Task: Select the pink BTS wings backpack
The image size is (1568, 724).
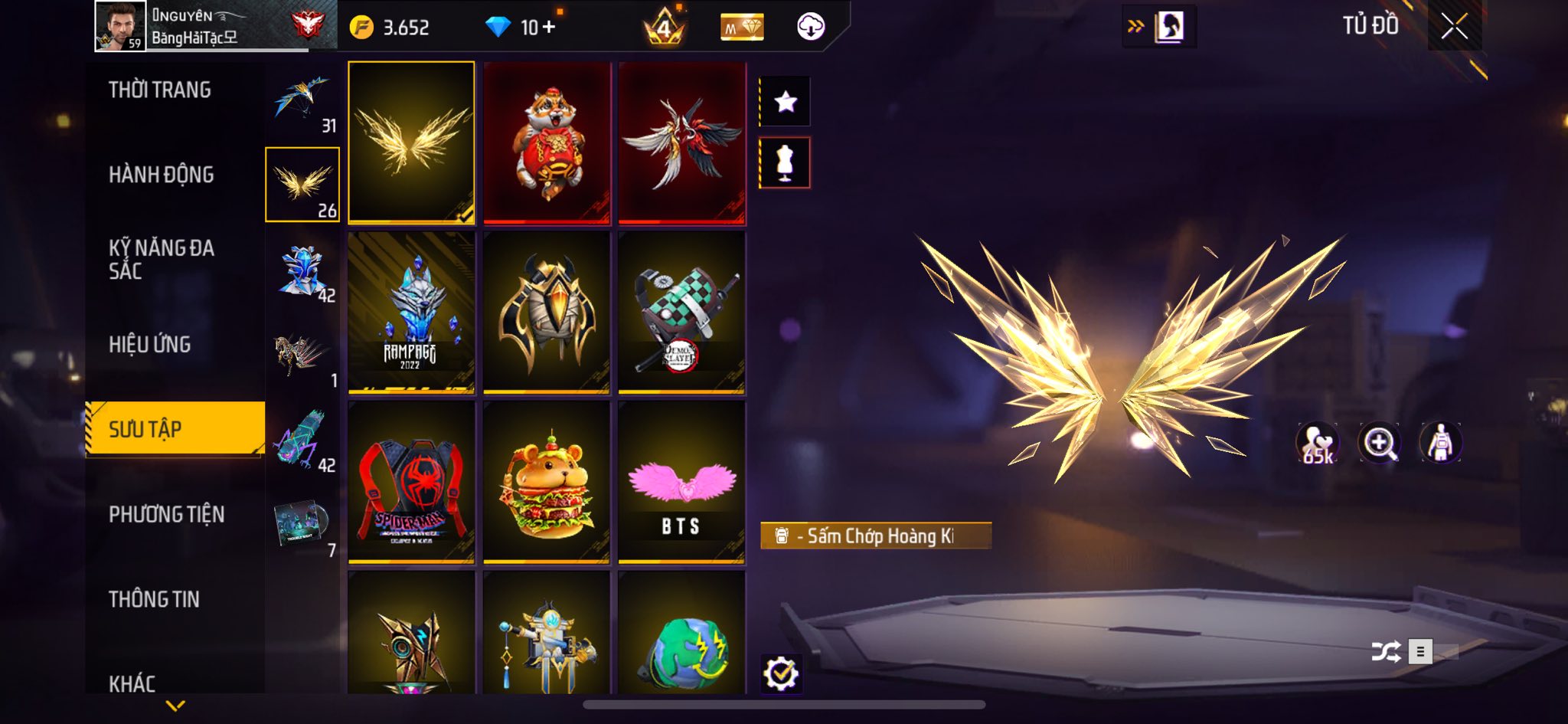Action: (x=681, y=483)
